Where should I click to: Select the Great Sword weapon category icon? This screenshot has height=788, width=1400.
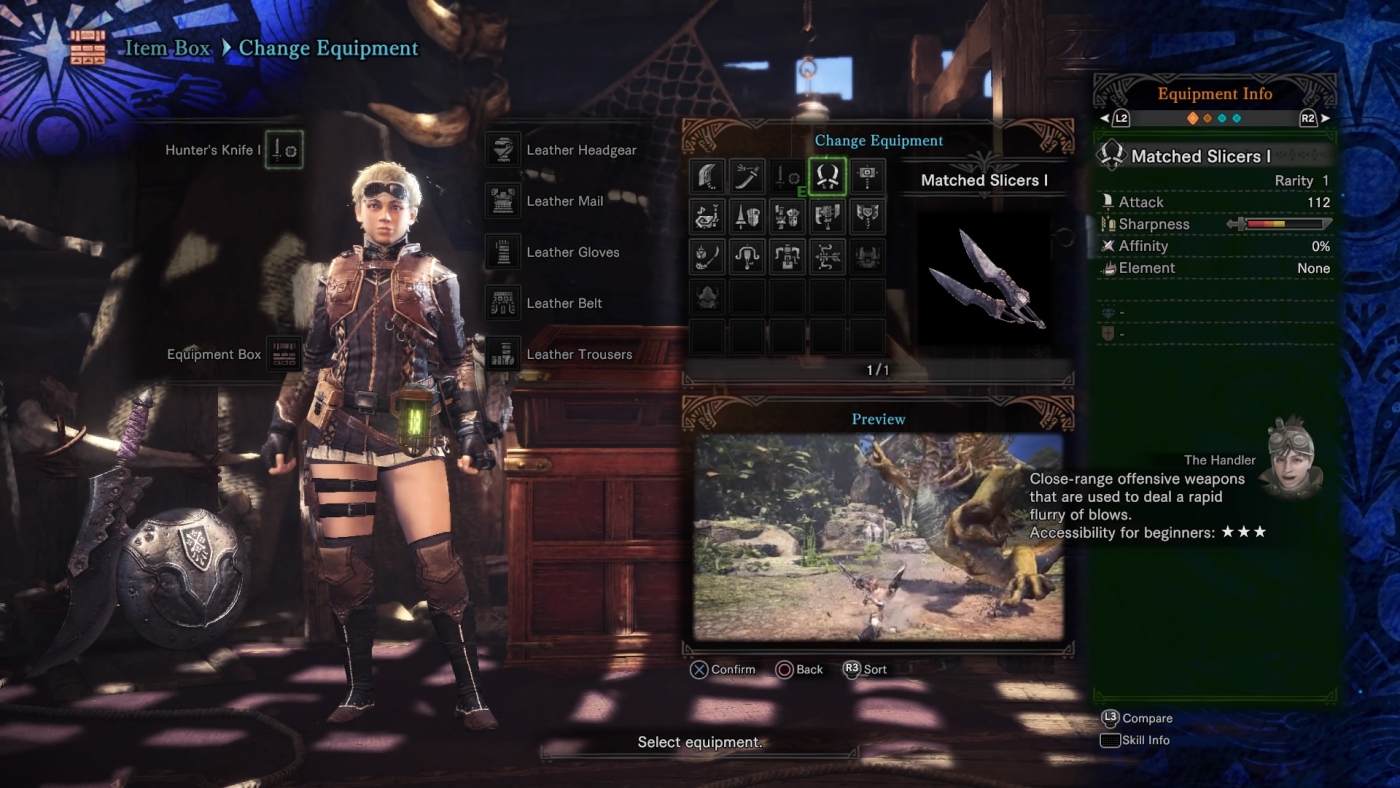tap(707, 175)
